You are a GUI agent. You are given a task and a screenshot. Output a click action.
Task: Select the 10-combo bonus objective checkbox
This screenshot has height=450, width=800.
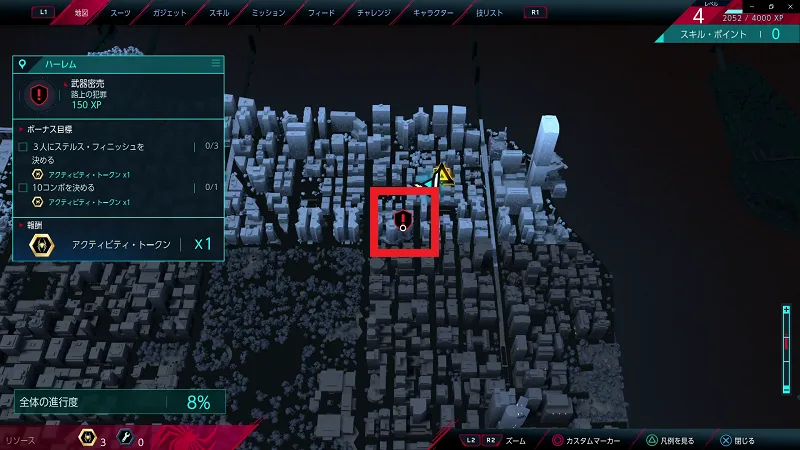point(24,187)
